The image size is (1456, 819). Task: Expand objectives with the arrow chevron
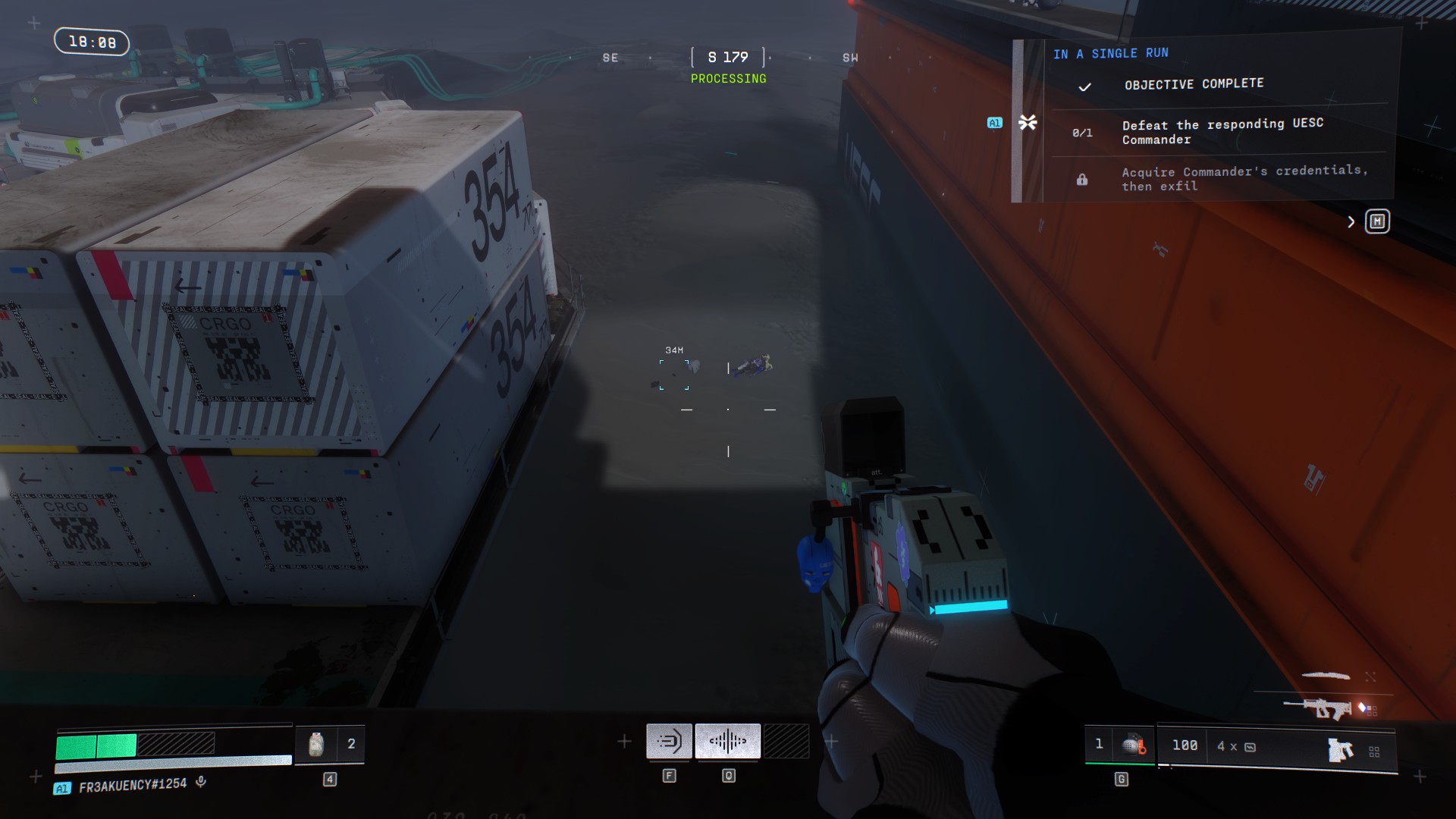[x=1351, y=221]
